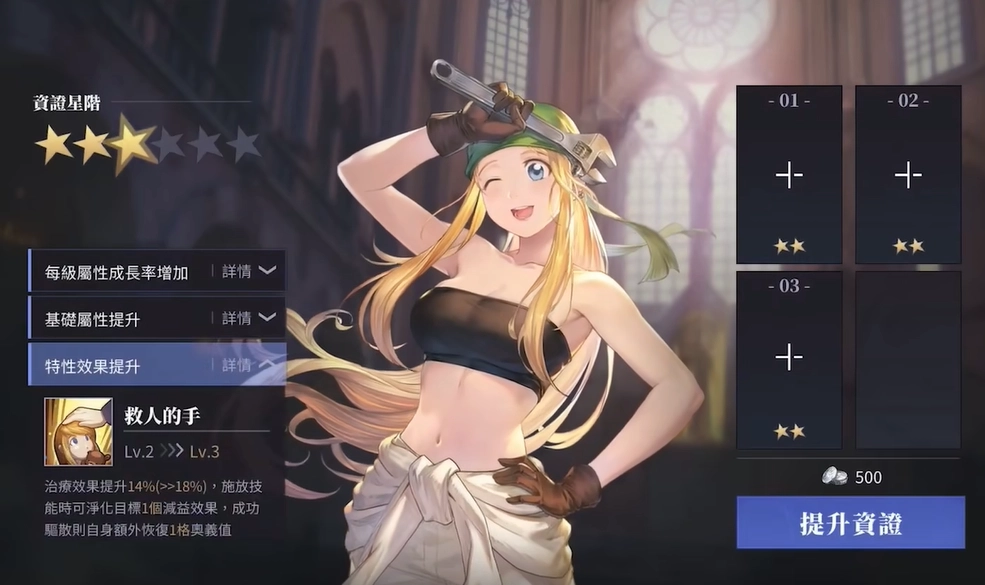
Task: Click the 提升資證 upgrade button
Action: (850, 523)
